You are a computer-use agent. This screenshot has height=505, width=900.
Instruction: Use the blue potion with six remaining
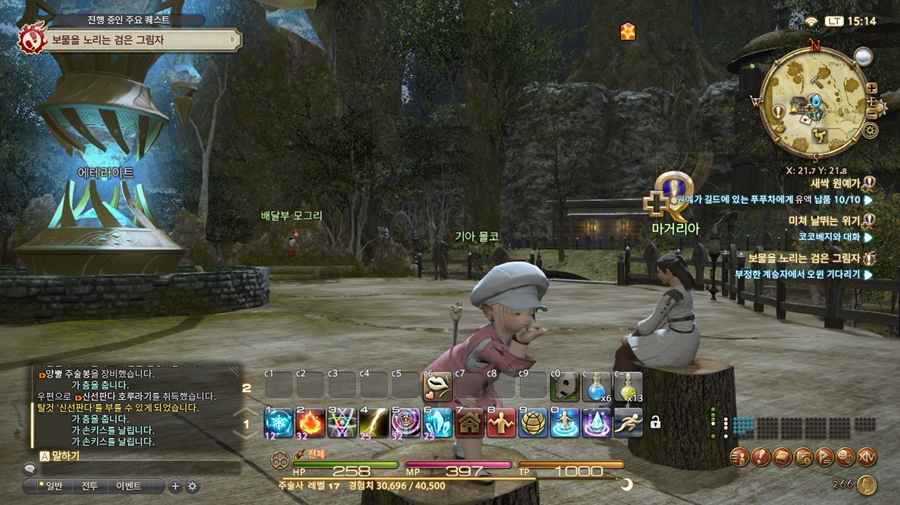[x=597, y=387]
